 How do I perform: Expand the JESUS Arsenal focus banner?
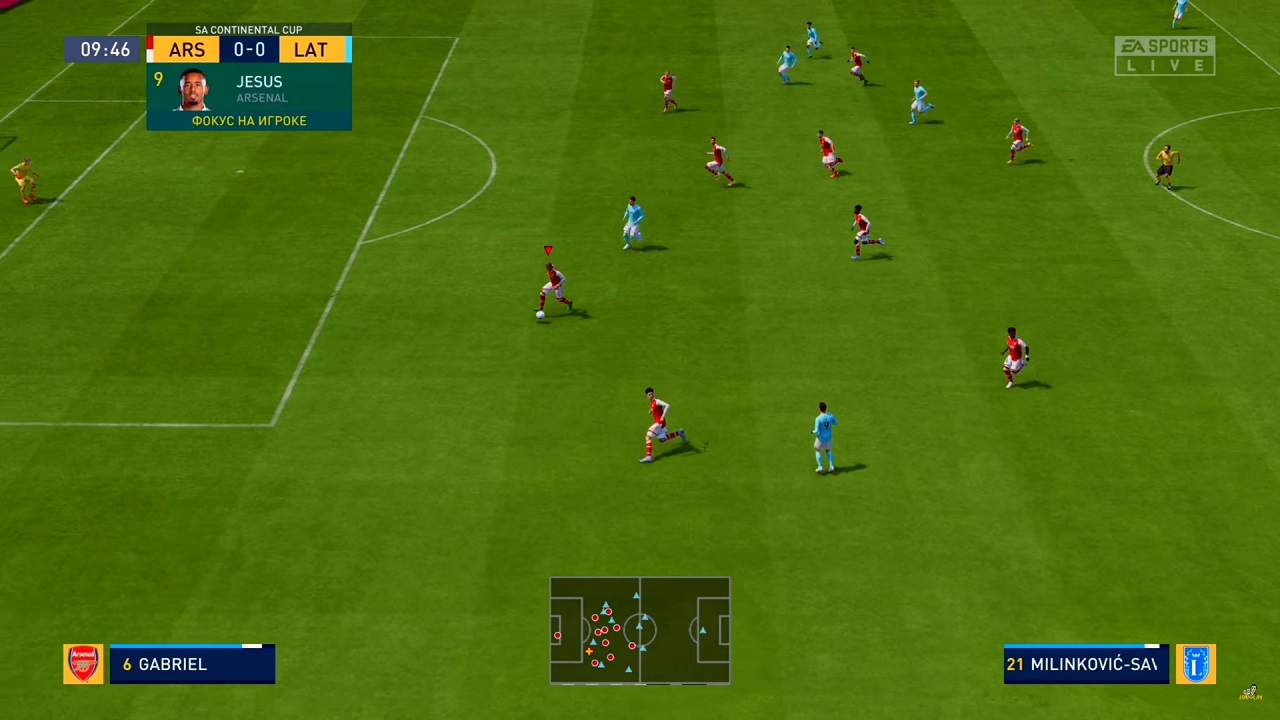249,95
